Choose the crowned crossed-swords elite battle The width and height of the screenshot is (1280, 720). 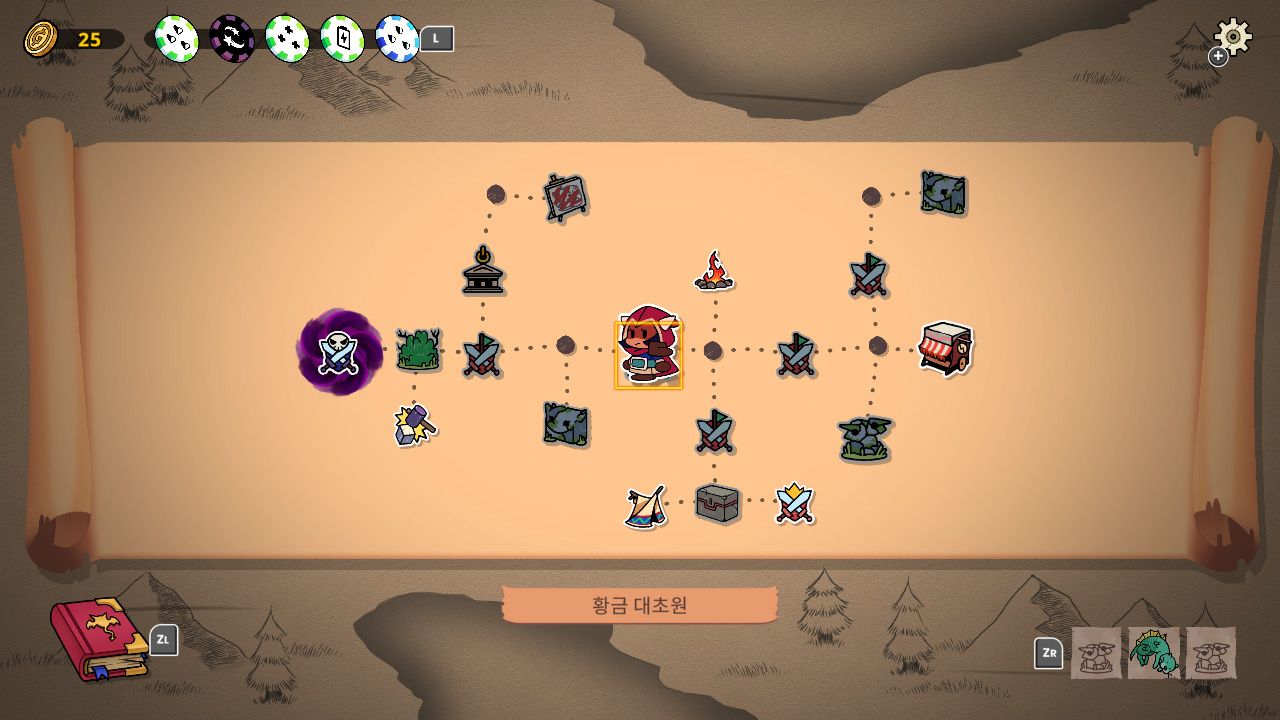point(794,503)
